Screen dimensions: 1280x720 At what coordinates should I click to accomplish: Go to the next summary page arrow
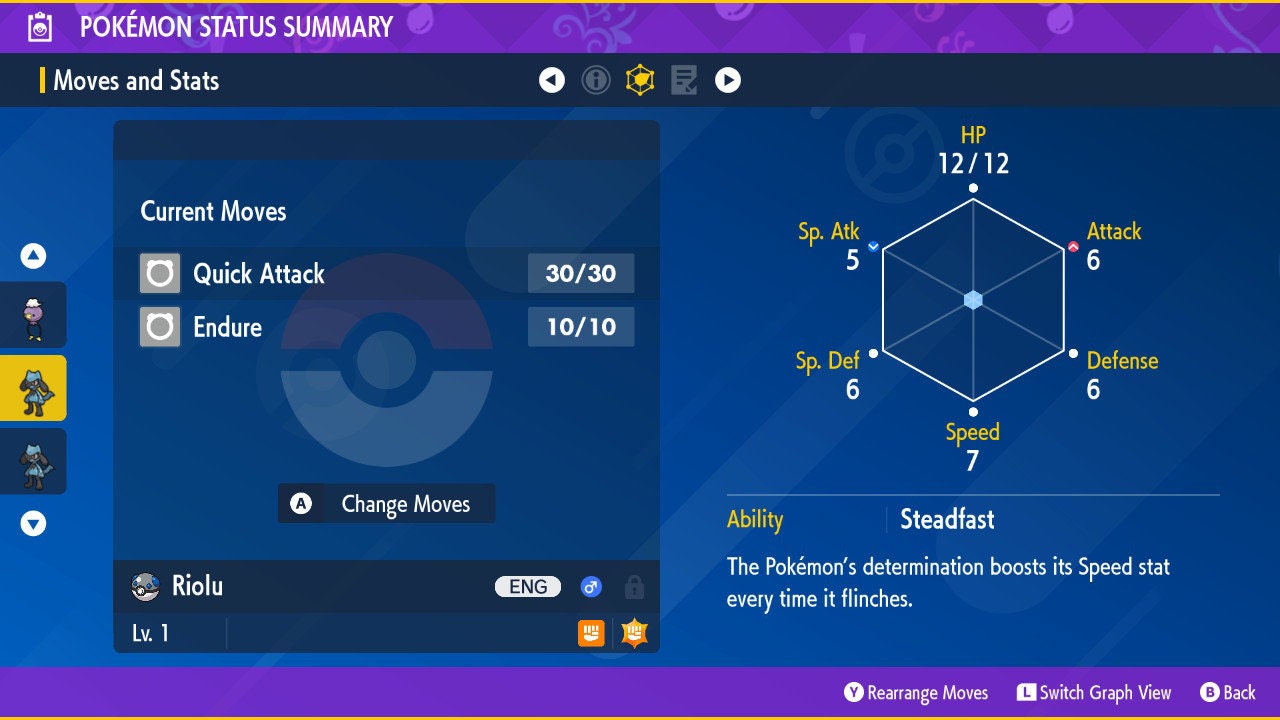(x=728, y=80)
